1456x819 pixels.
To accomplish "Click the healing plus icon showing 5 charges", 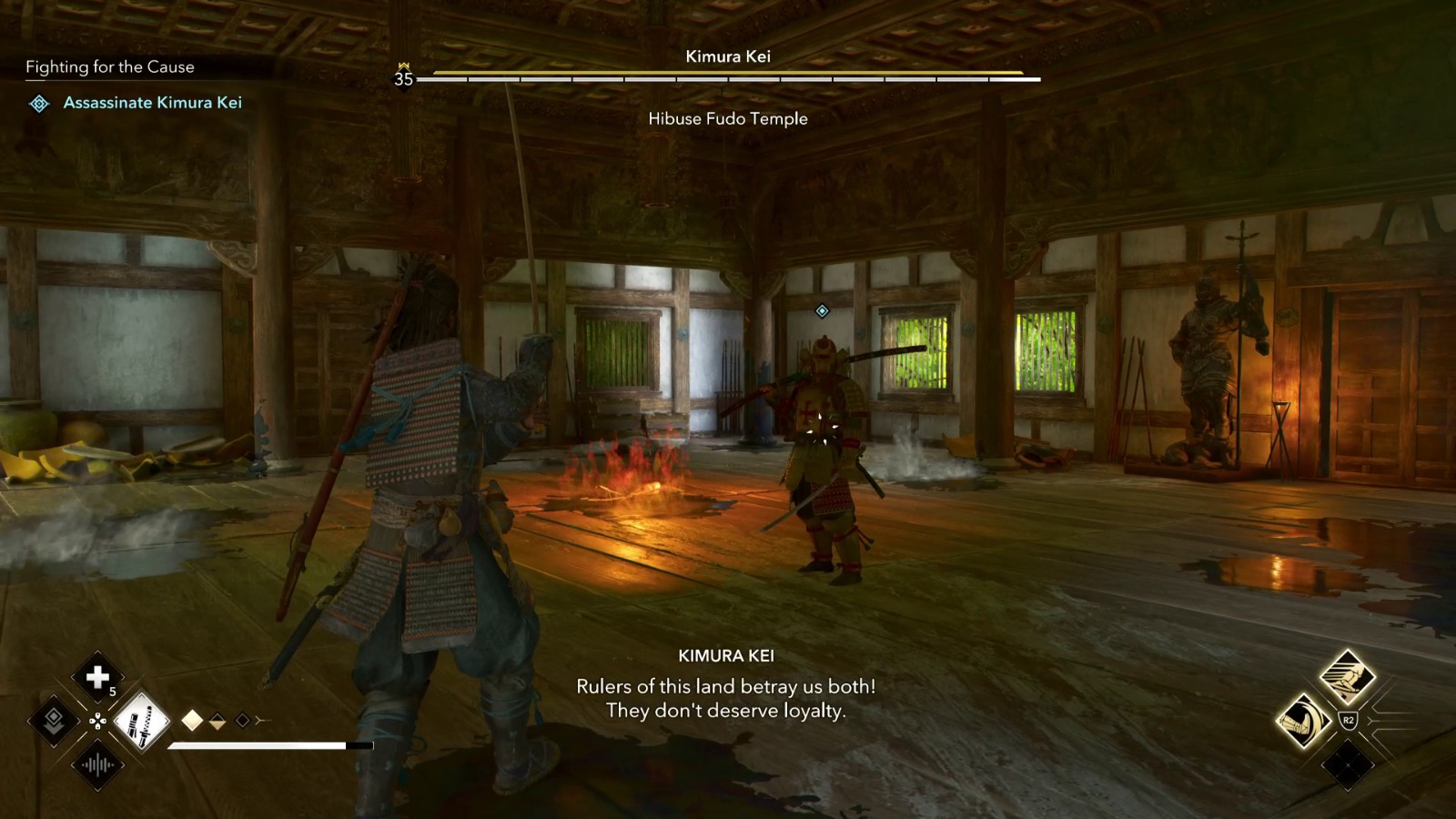I will click(96, 678).
